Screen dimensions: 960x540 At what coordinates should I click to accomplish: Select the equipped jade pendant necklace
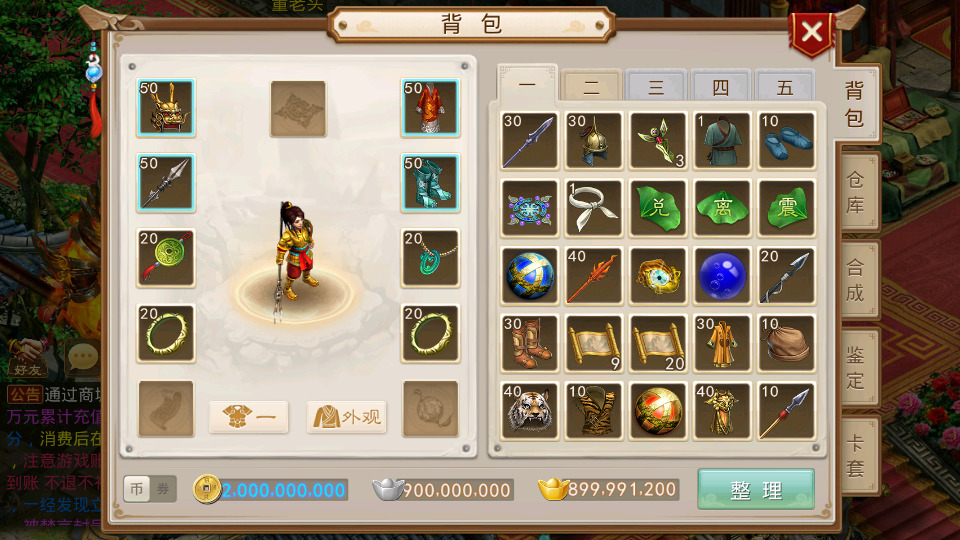click(x=430, y=258)
